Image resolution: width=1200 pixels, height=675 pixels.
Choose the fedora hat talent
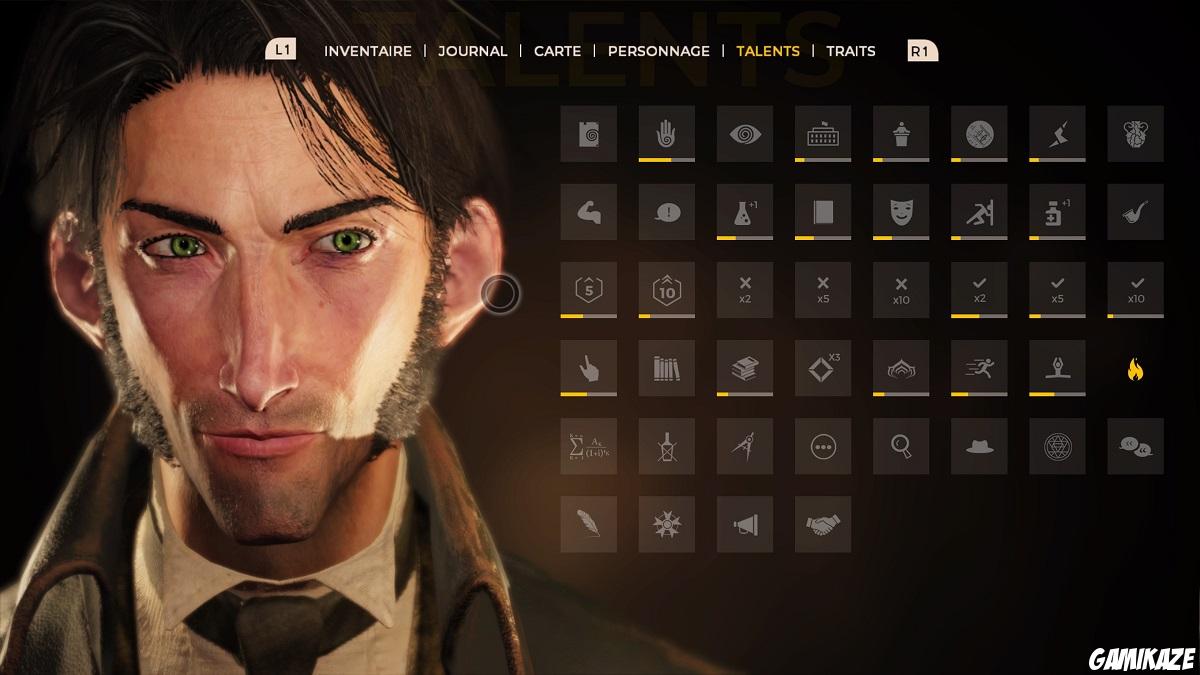[979, 446]
